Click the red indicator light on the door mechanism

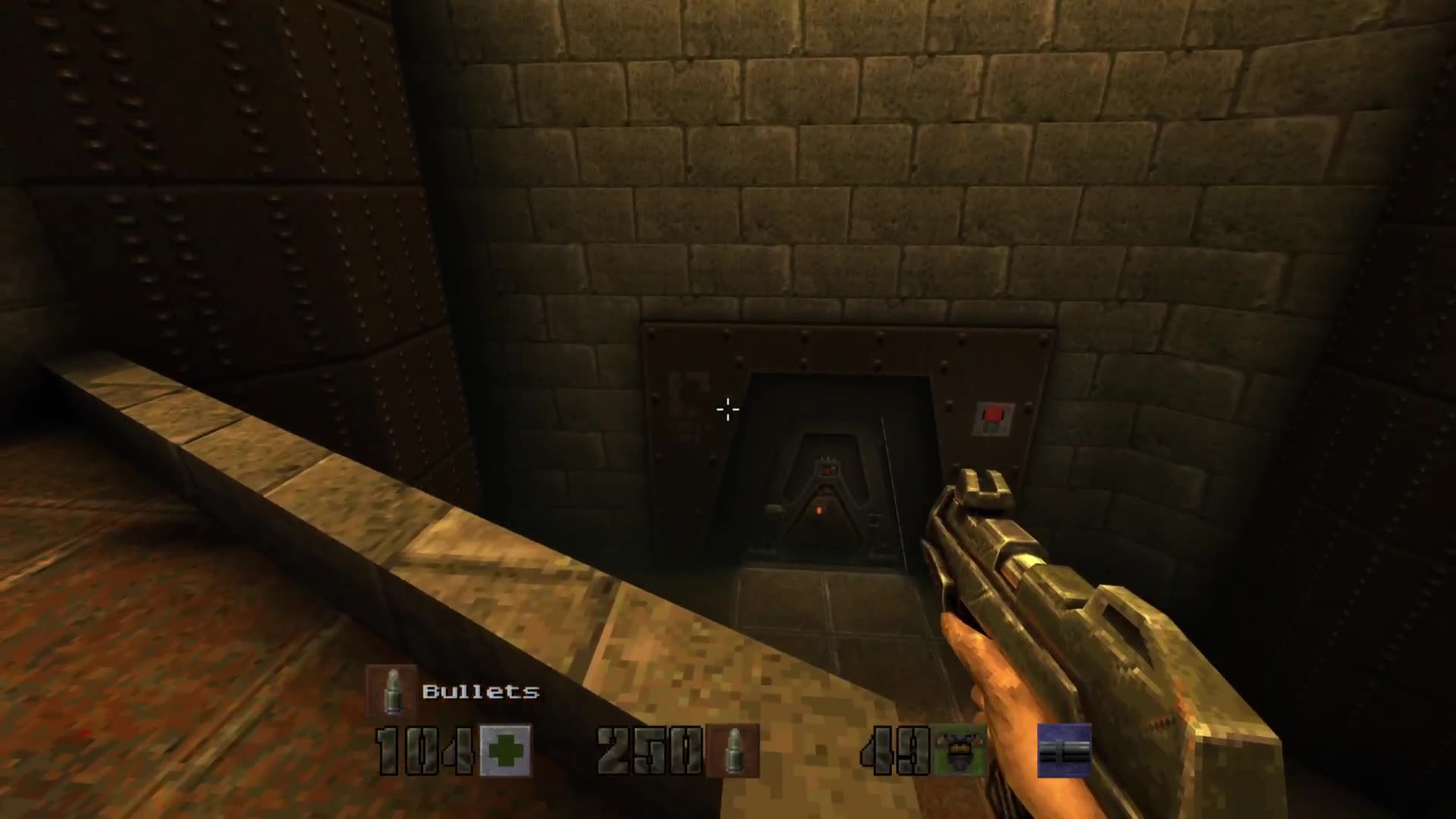(x=827, y=470)
